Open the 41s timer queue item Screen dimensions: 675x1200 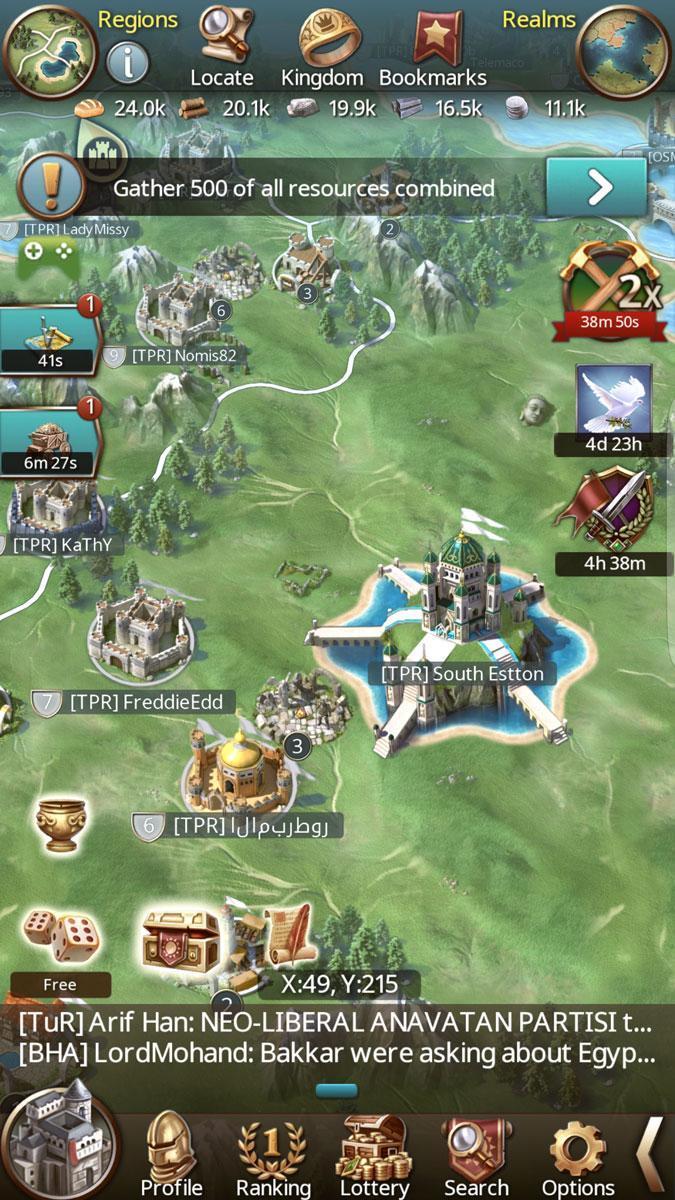[x=48, y=338]
